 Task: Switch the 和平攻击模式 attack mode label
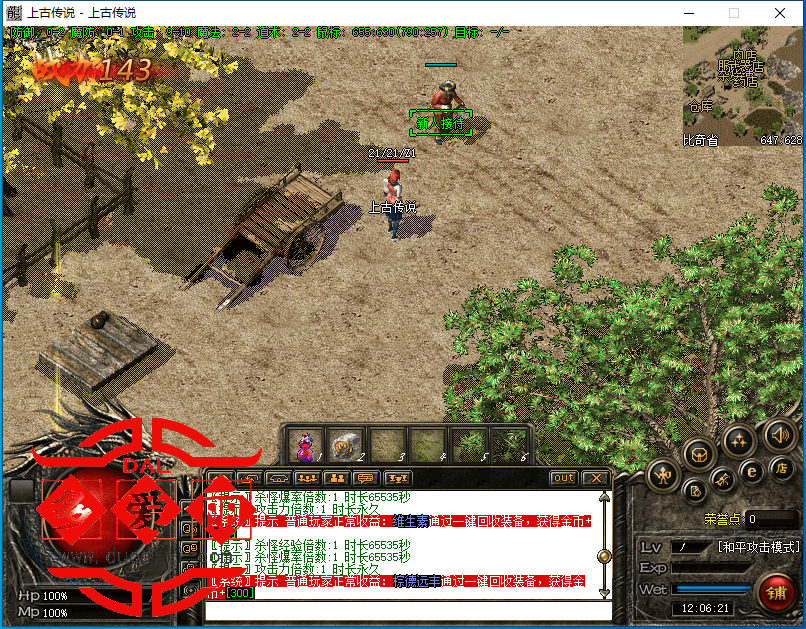tap(759, 547)
